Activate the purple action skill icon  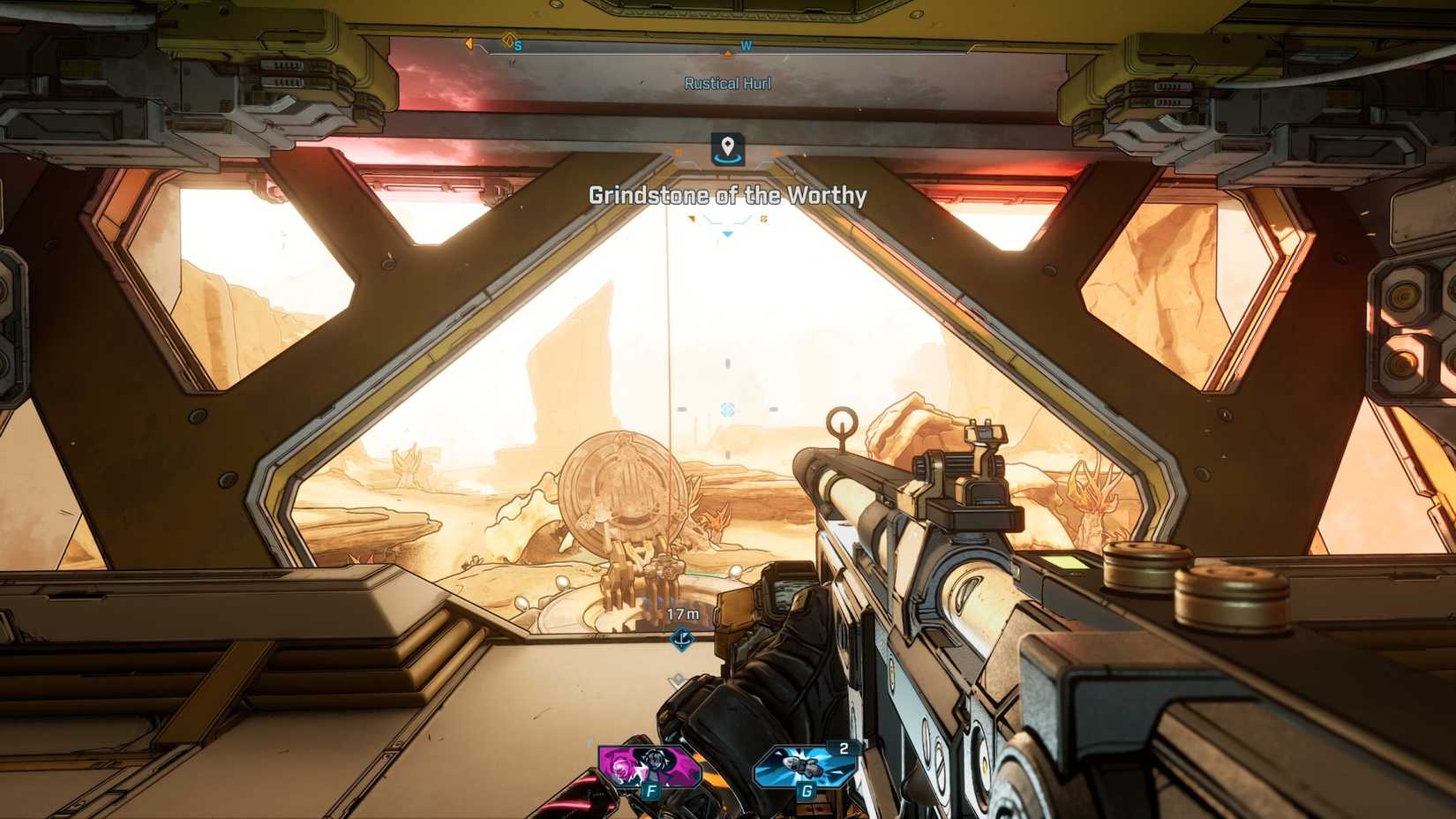click(647, 766)
